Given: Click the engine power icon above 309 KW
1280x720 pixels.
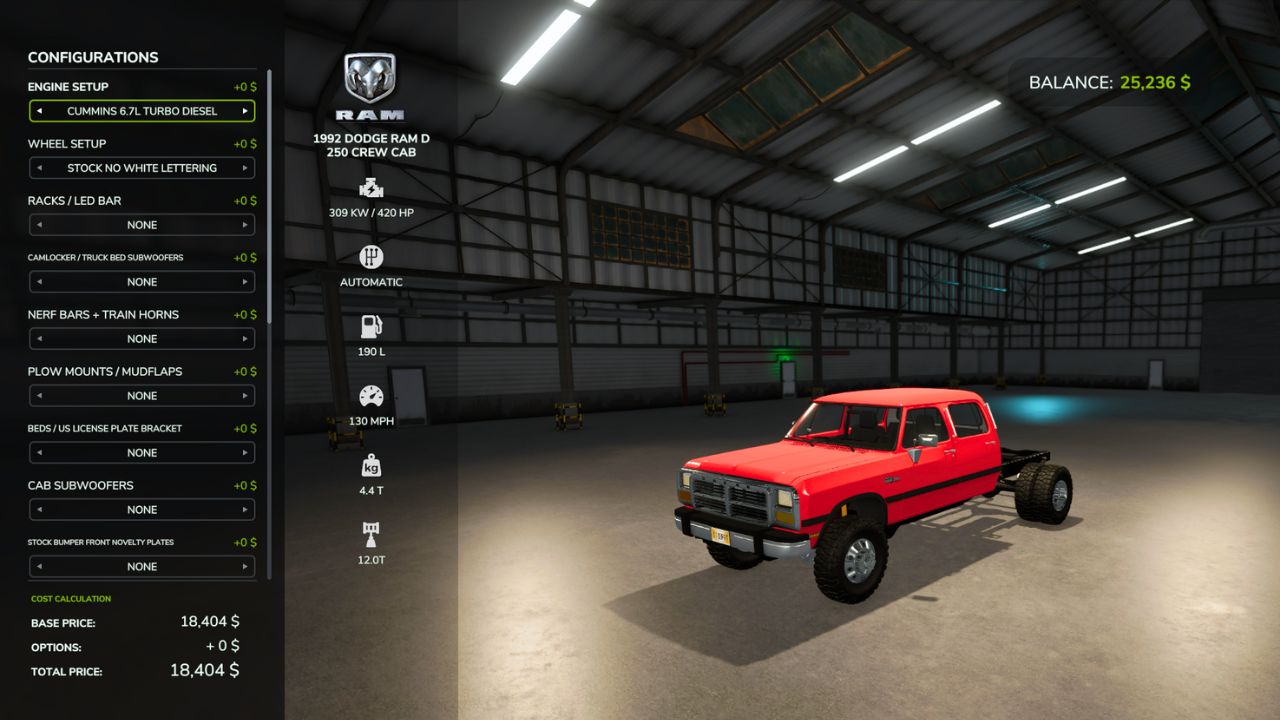Looking at the screenshot, I should click(370, 188).
